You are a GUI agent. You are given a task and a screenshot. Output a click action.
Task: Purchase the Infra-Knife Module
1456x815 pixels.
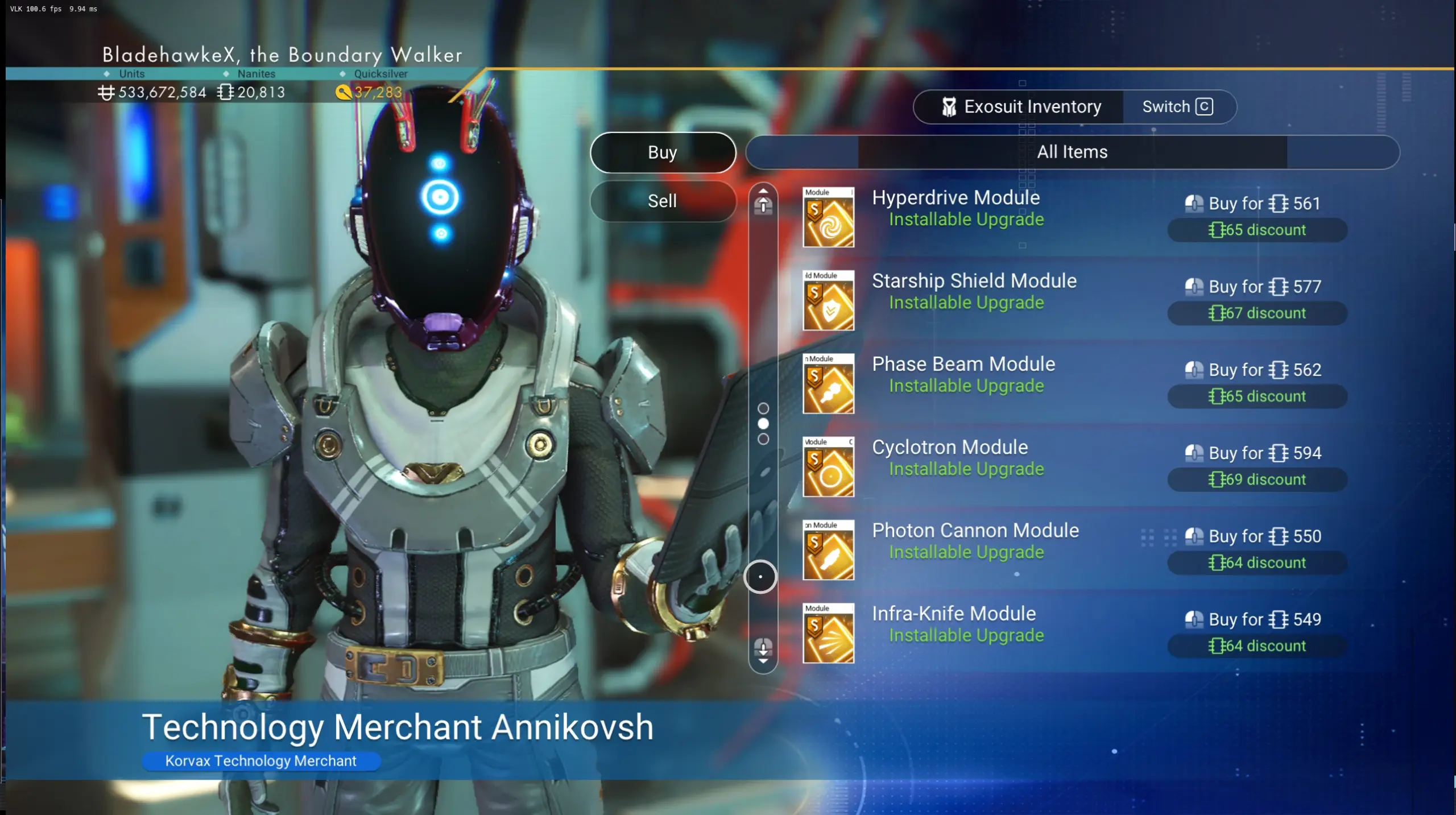point(1257,619)
